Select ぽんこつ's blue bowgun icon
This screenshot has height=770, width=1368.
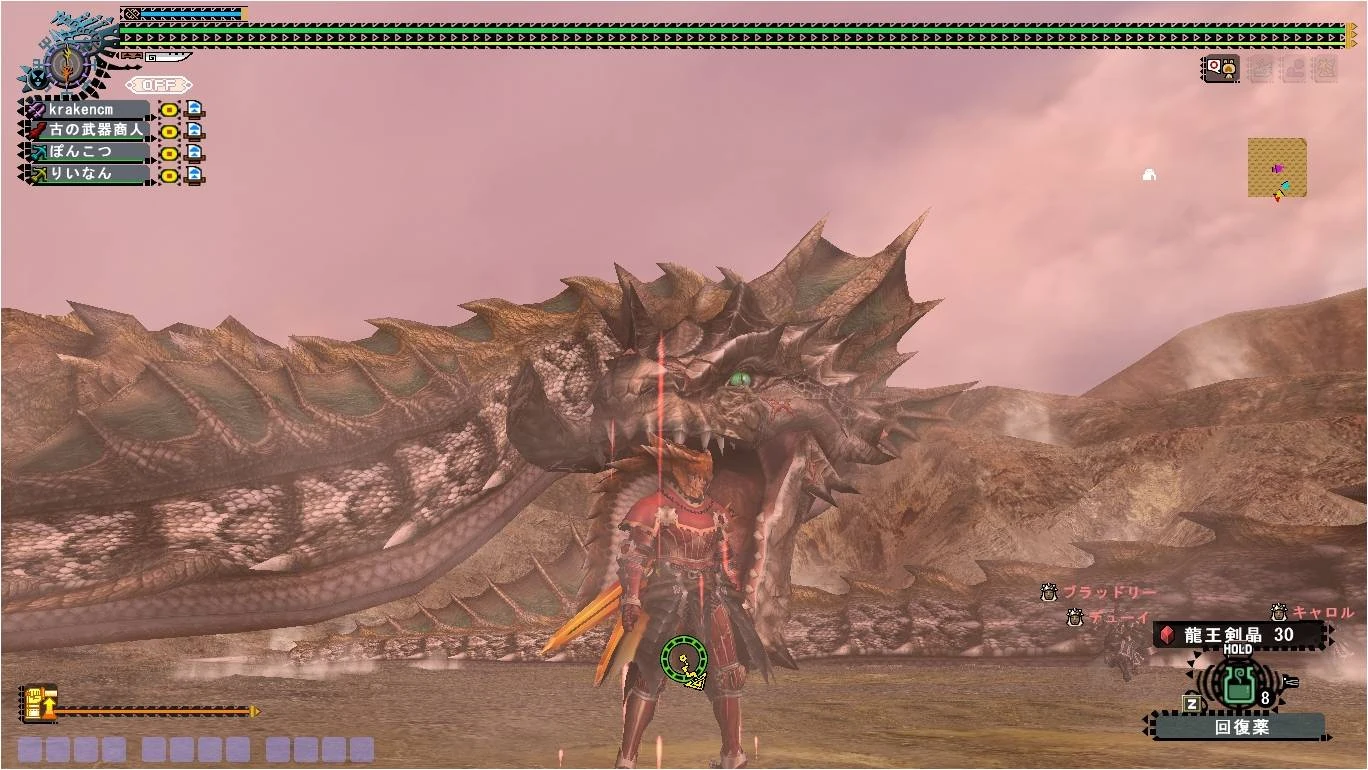click(37, 153)
